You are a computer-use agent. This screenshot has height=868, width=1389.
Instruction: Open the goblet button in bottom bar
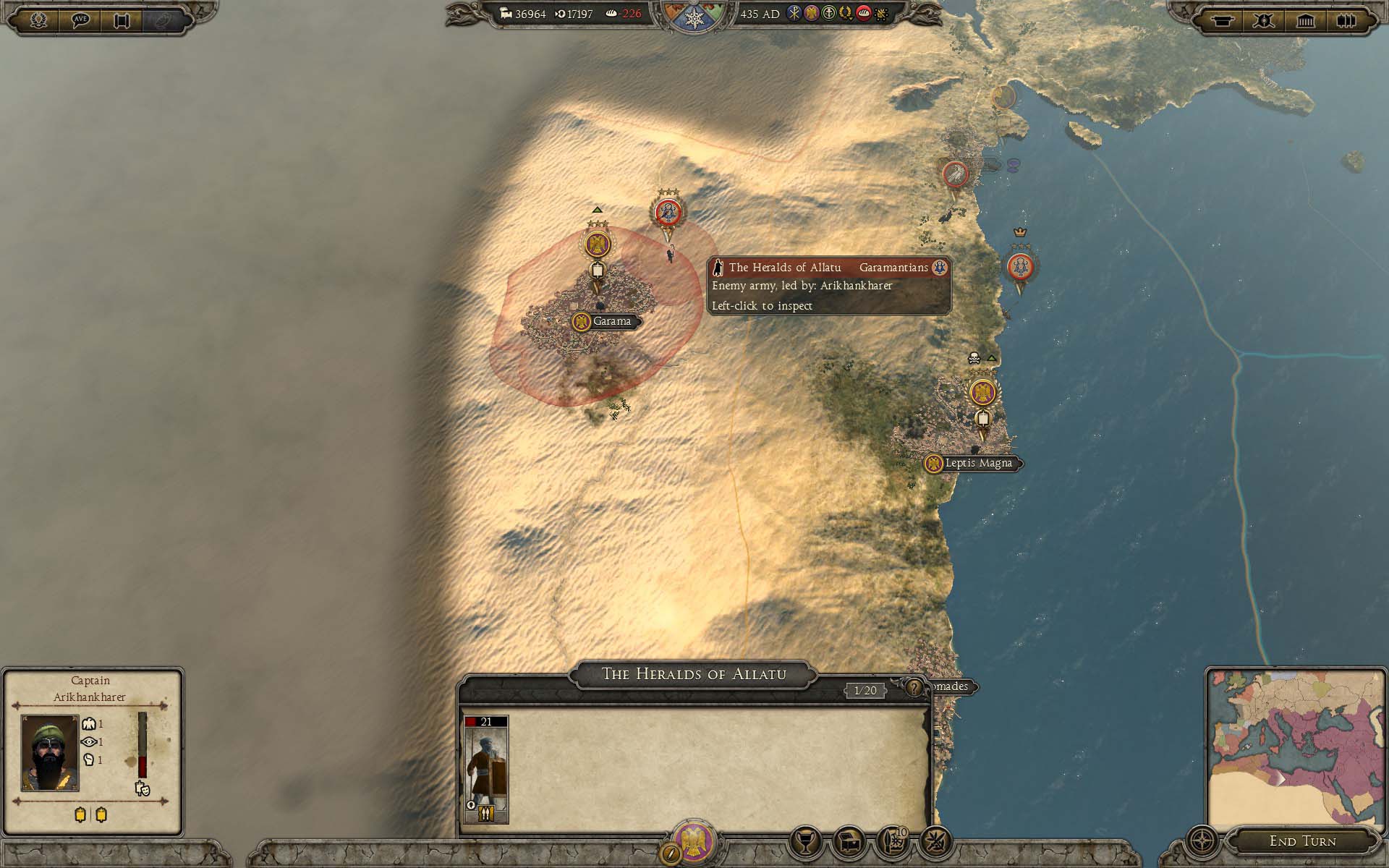806,842
